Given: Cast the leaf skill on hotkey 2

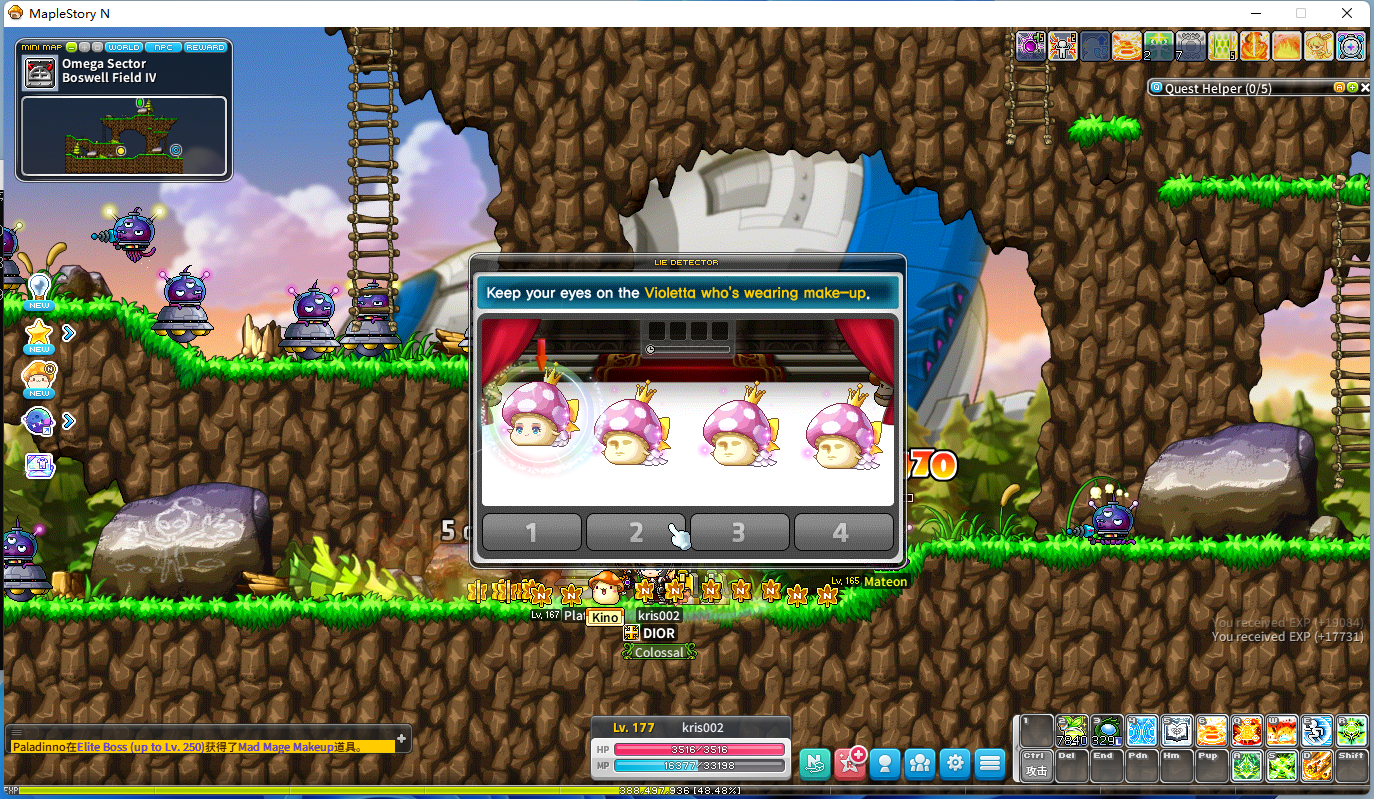Looking at the screenshot, I should 1072,730.
